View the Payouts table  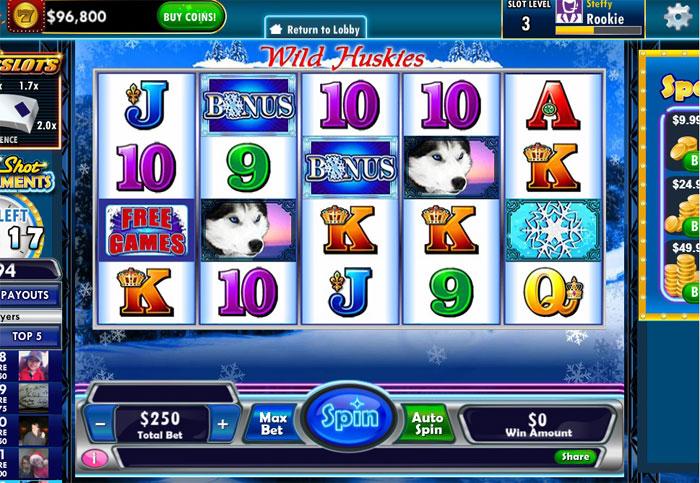29,295
